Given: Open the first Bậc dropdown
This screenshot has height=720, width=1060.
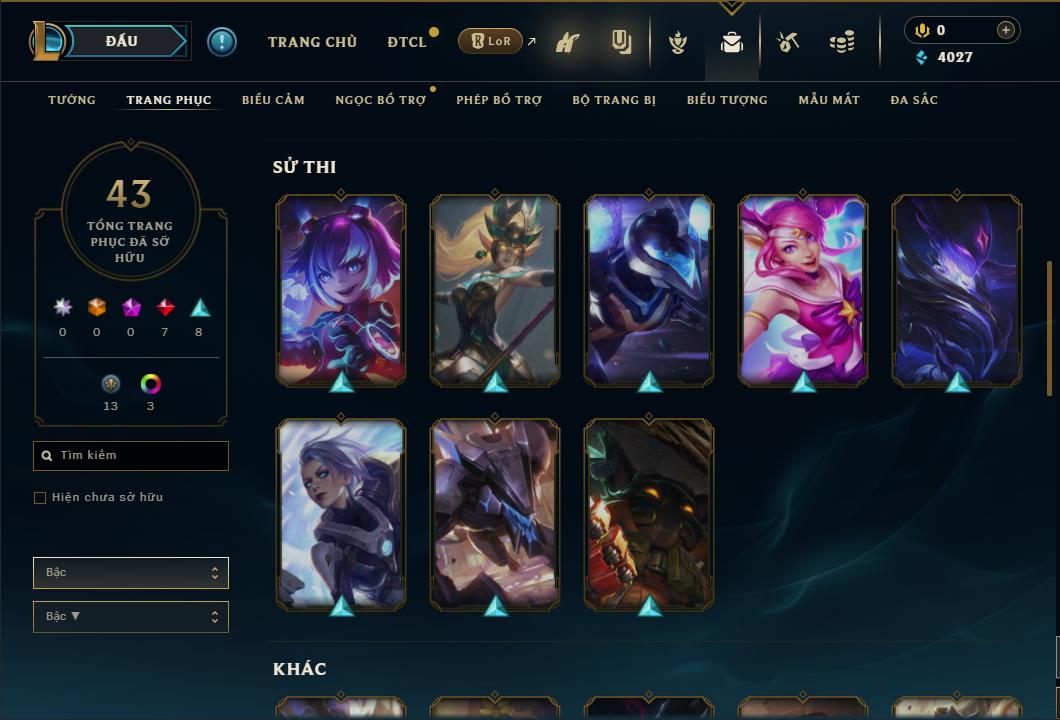Looking at the screenshot, I should click(x=131, y=573).
